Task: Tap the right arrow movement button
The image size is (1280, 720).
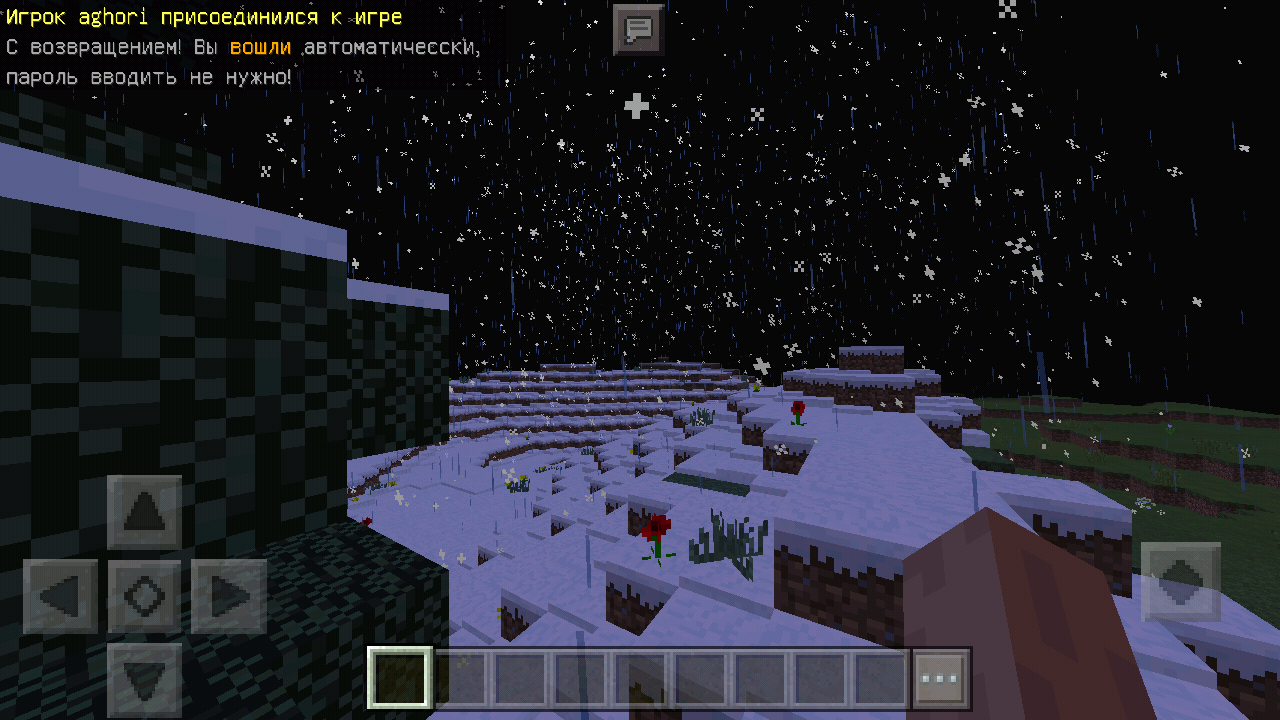Action: tap(229, 597)
